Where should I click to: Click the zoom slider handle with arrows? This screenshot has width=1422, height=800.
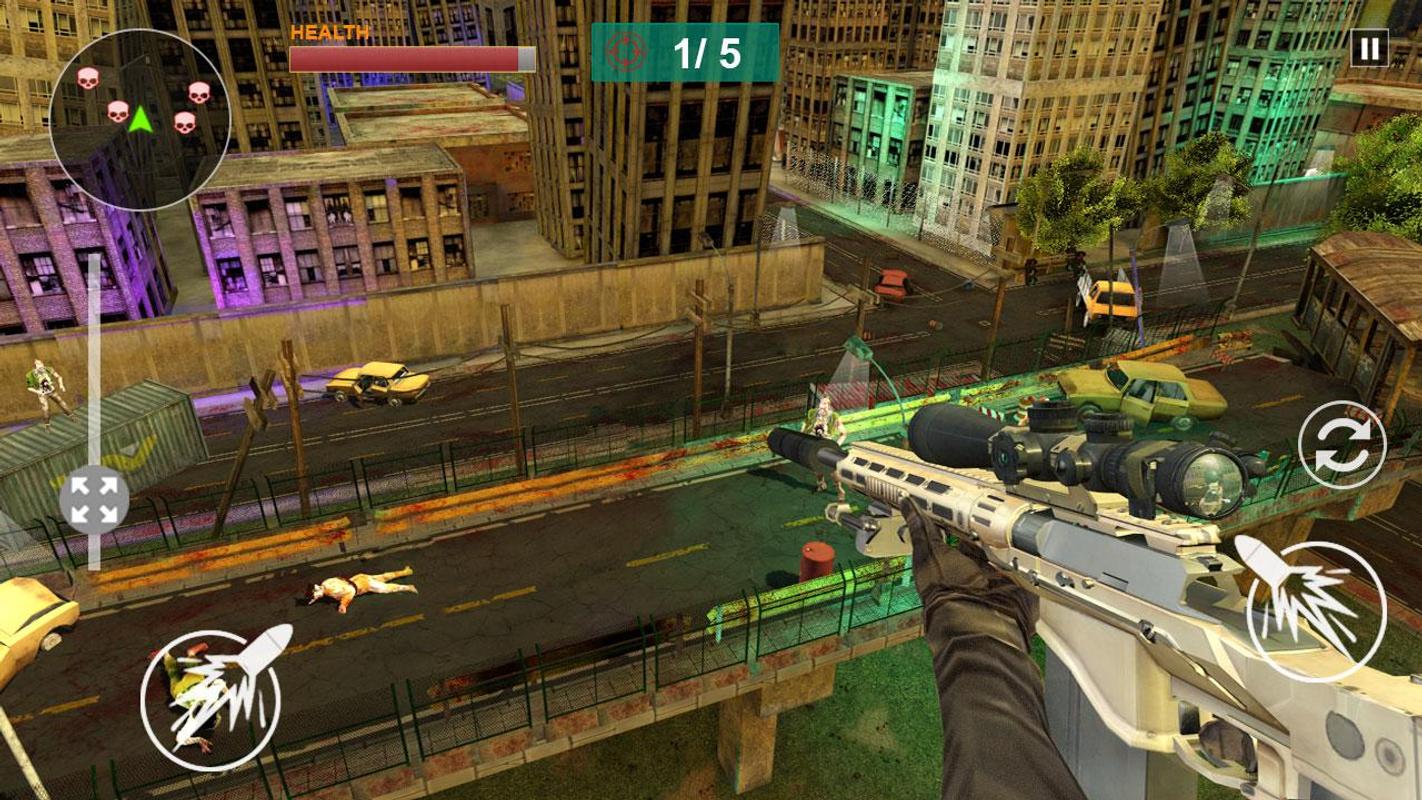94,500
